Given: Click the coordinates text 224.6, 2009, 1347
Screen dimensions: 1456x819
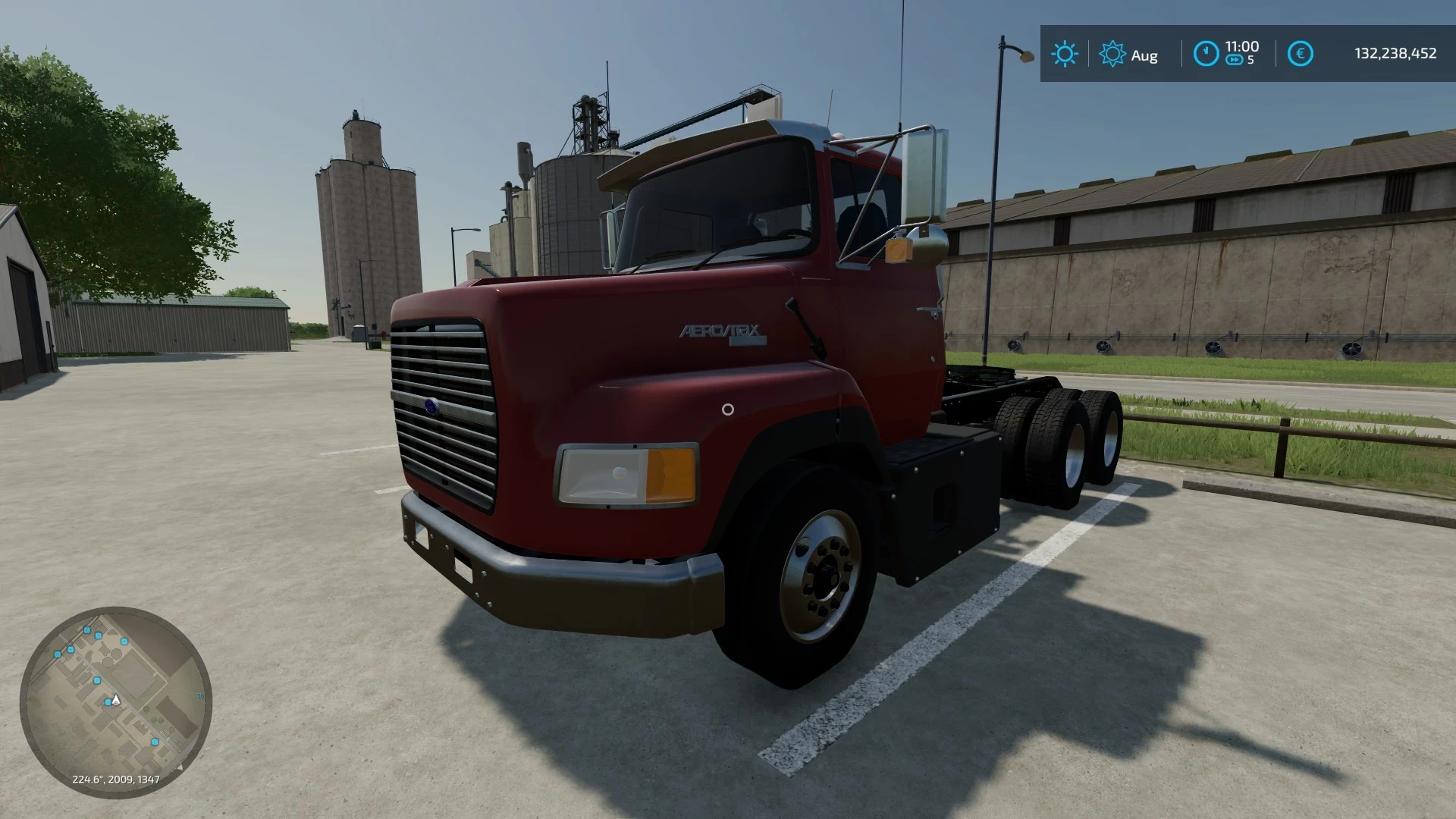Looking at the screenshot, I should point(117,779).
